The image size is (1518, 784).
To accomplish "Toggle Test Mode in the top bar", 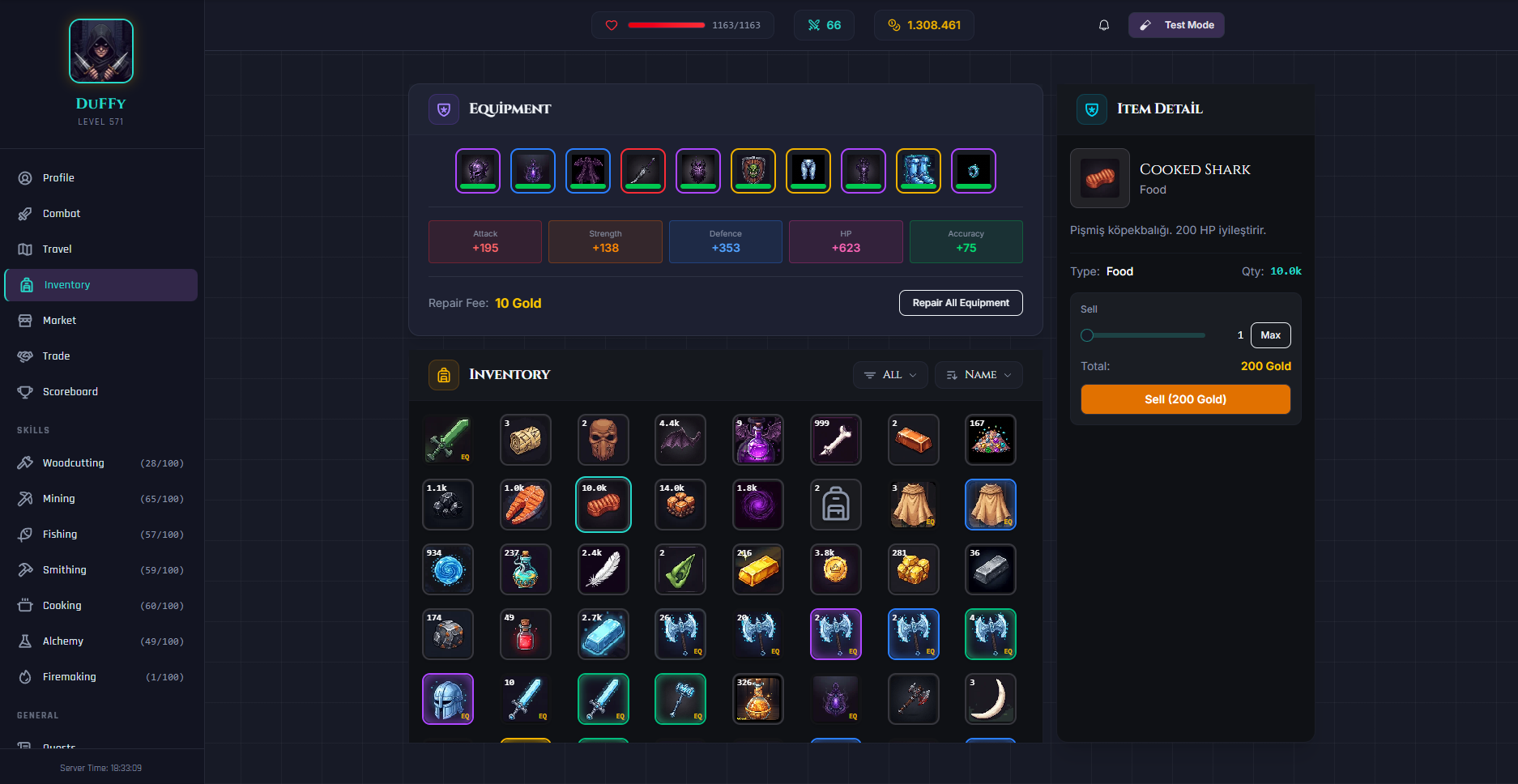I will tap(1176, 24).
